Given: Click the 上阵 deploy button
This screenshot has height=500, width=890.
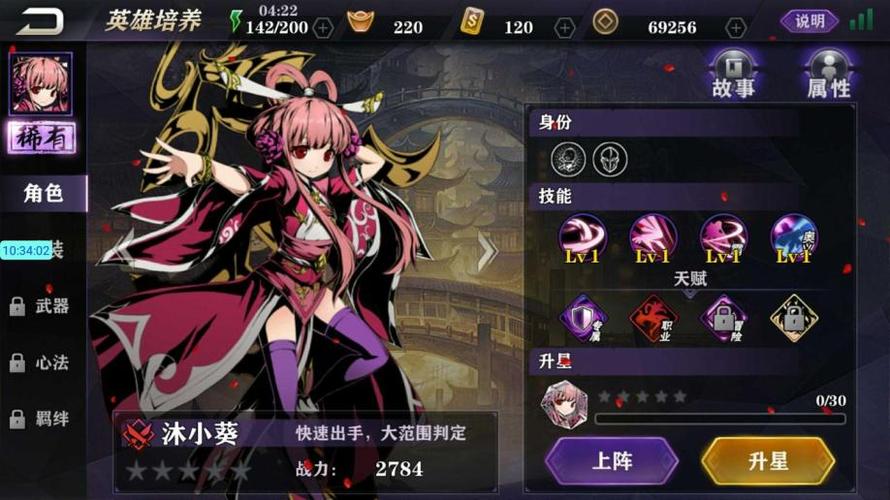Looking at the screenshot, I should pos(612,461).
